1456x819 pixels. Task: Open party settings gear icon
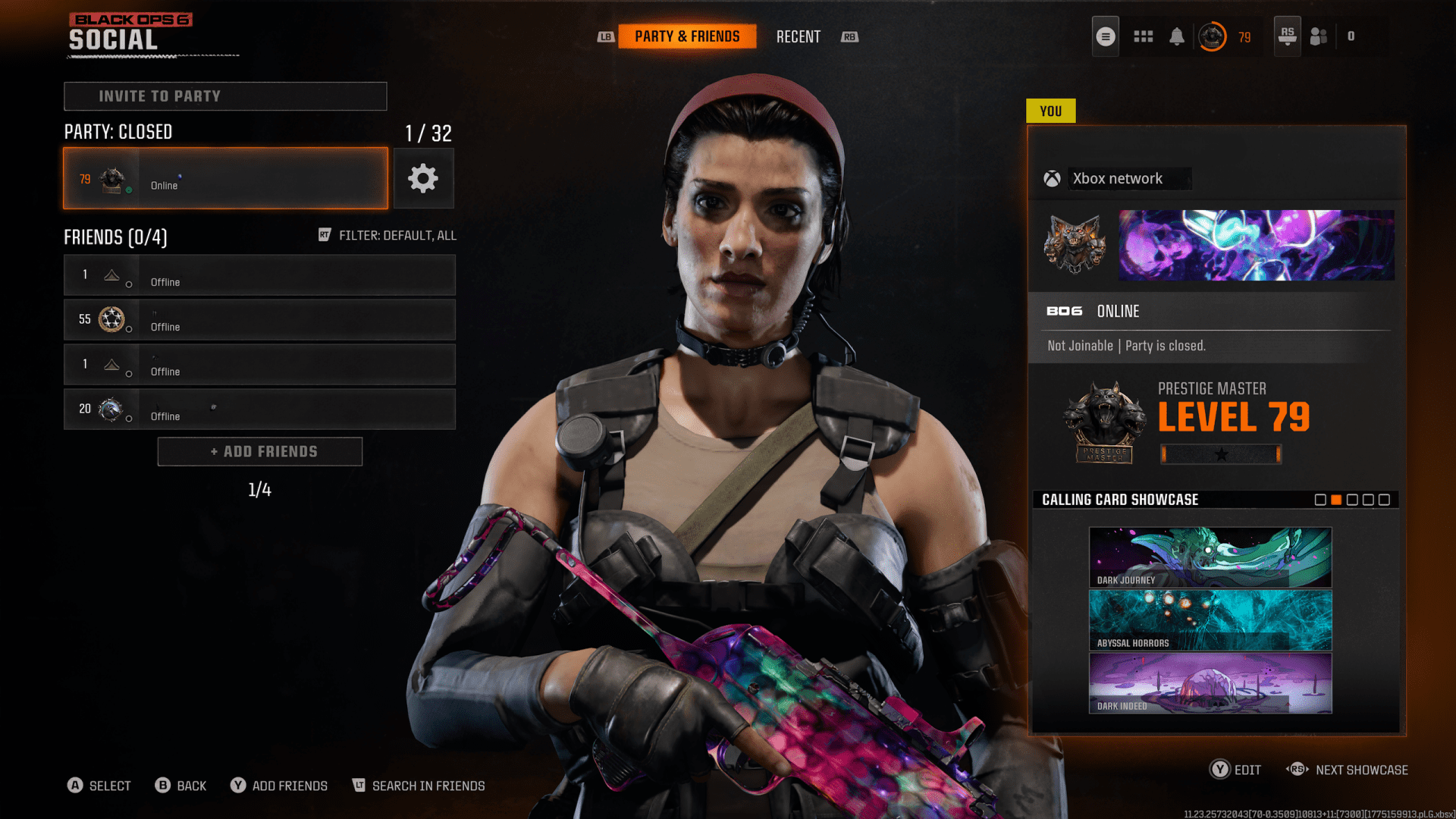point(423,178)
